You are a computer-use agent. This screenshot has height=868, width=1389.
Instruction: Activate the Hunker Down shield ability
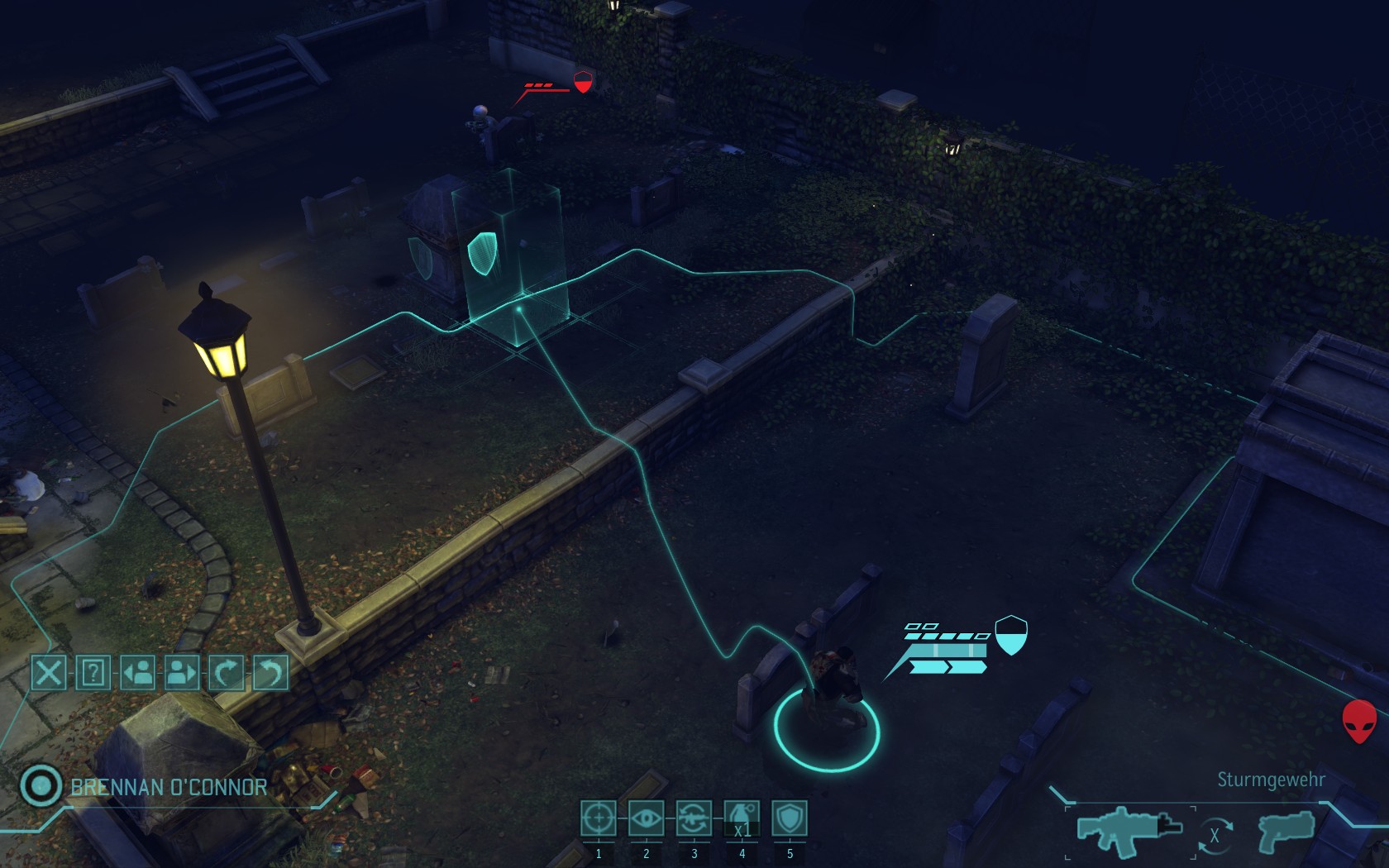click(x=790, y=818)
